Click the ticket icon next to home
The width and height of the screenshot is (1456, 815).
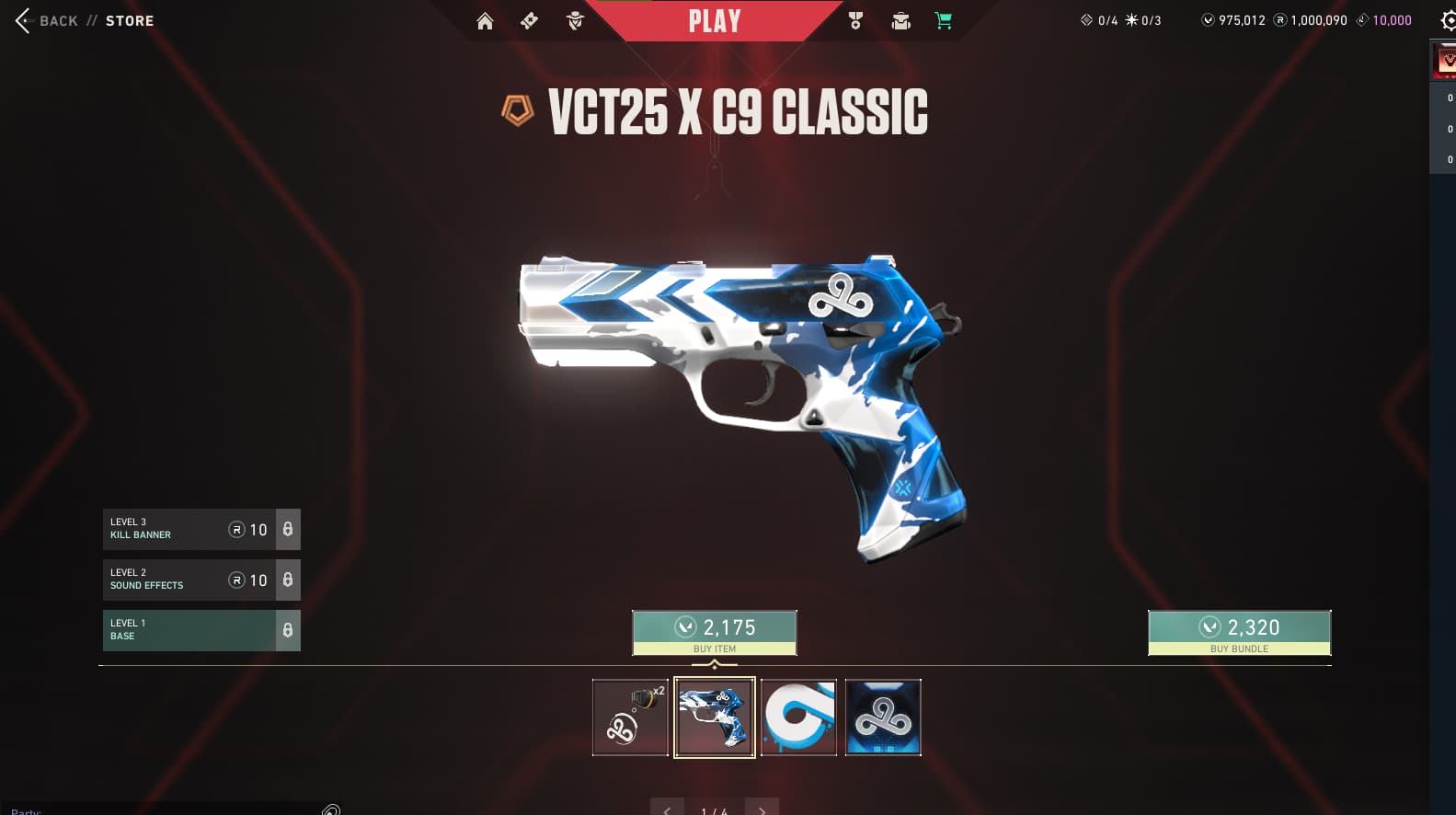click(530, 21)
